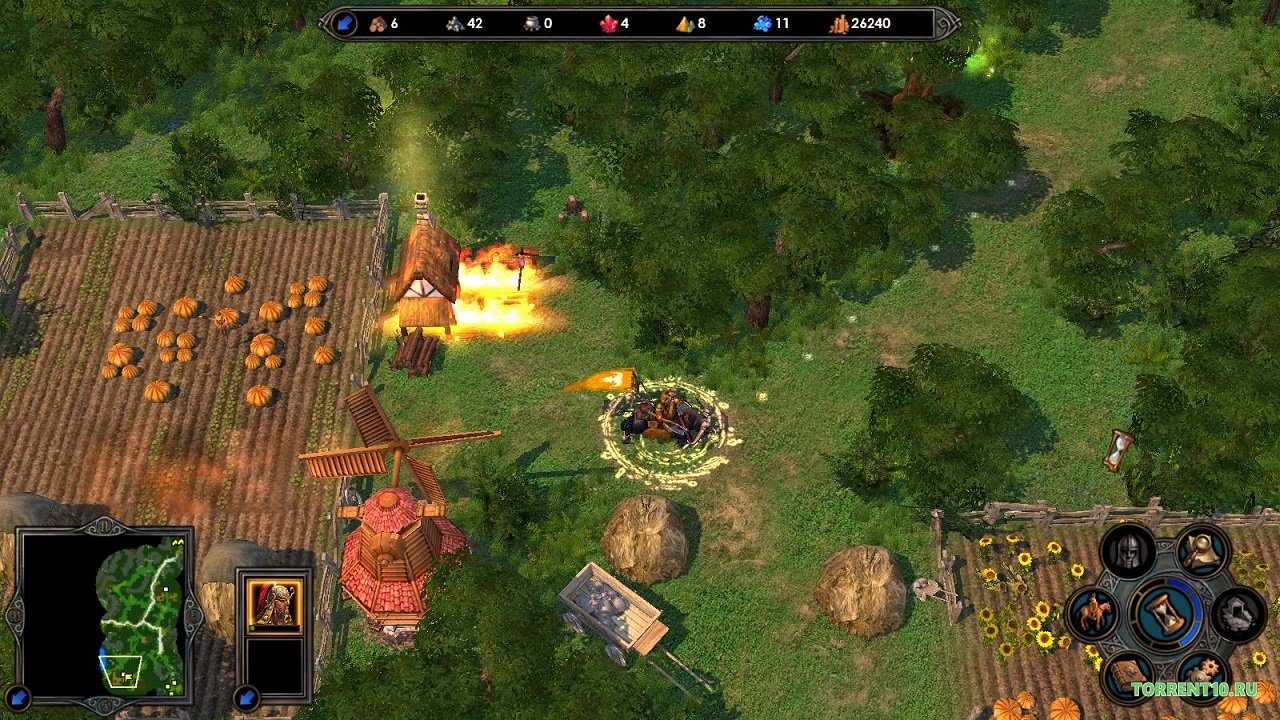Click the stone cave entrance button
The width and height of the screenshot is (1280, 720).
pyautogui.click(x=1239, y=613)
